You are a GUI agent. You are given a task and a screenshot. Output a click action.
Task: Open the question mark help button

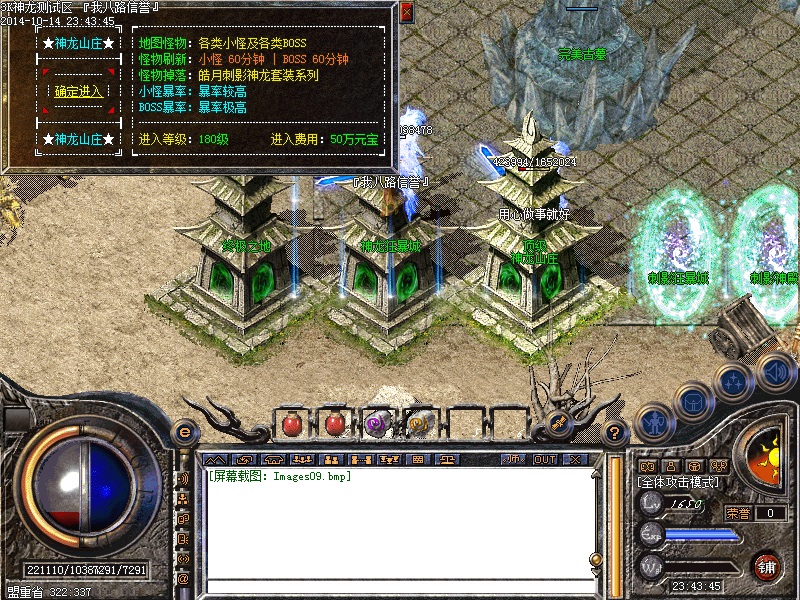(615, 433)
